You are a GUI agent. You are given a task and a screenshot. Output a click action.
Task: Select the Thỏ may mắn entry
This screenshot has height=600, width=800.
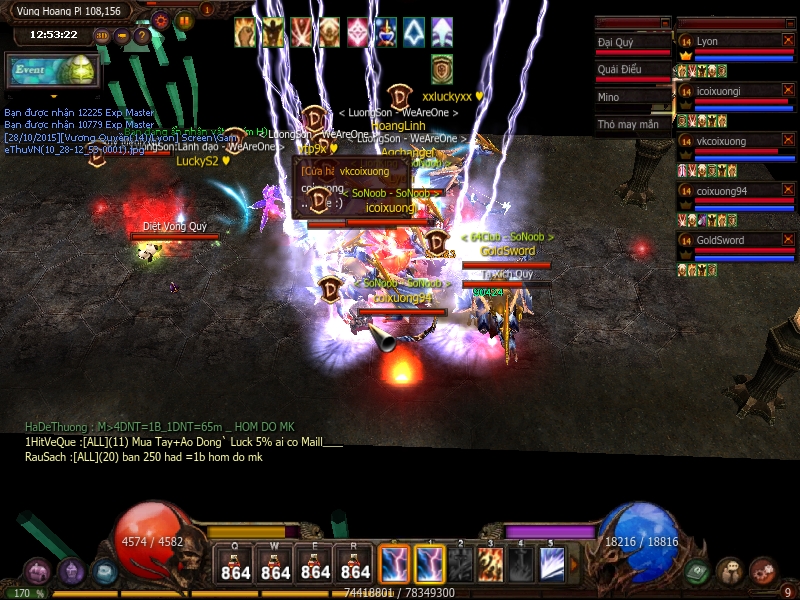(632, 125)
